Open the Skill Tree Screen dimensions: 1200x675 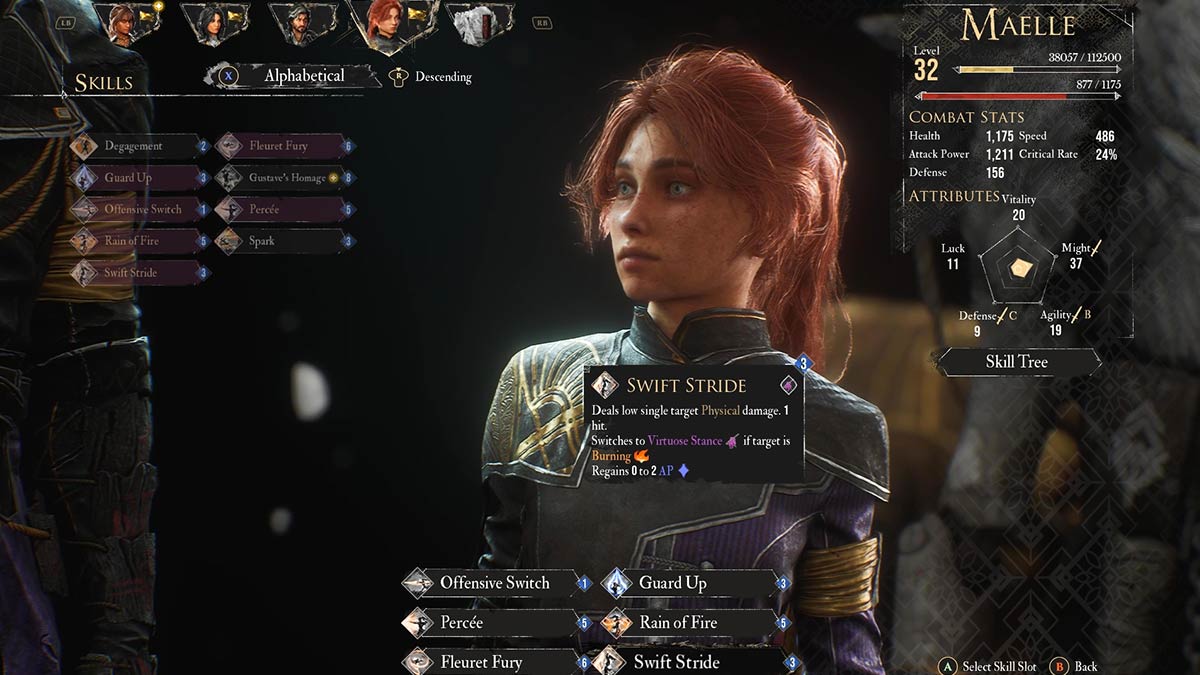[x=1016, y=362]
